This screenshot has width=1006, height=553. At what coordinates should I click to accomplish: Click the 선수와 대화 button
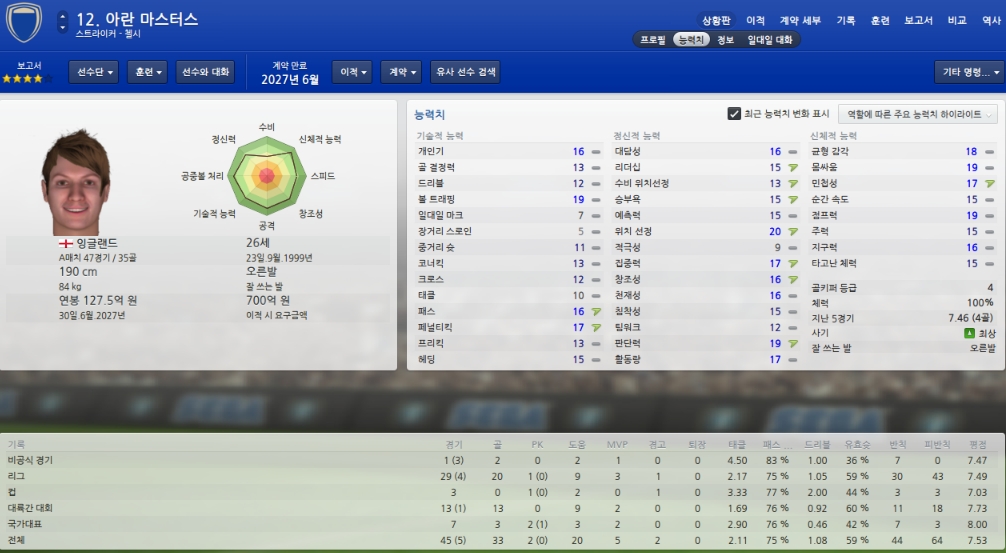coord(205,72)
